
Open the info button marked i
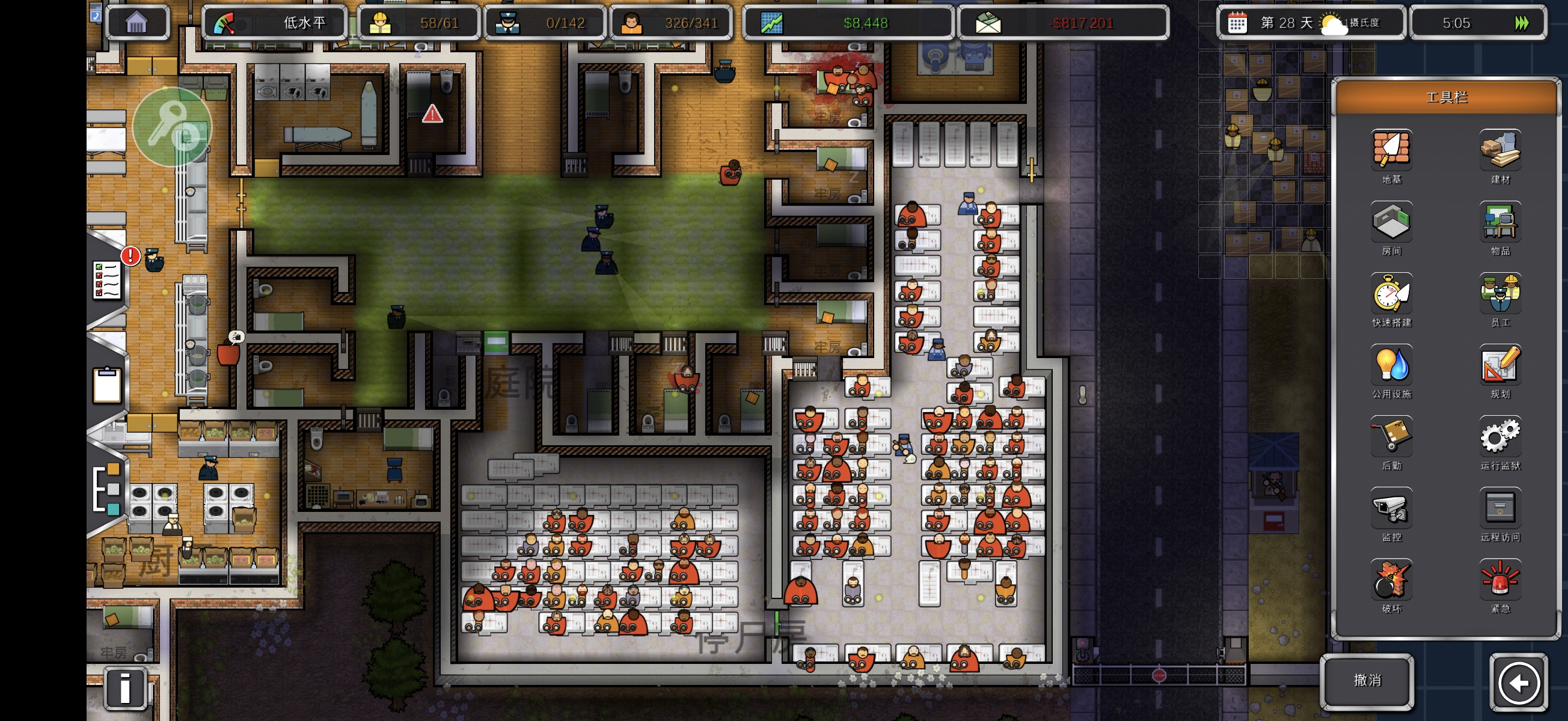(125, 688)
